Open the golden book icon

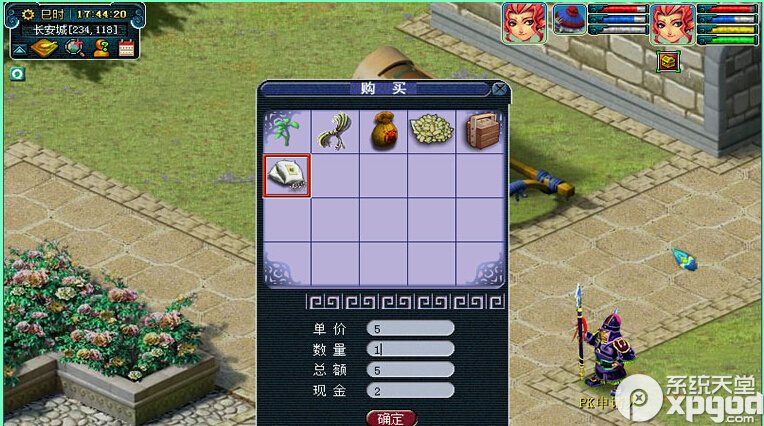coord(47,48)
